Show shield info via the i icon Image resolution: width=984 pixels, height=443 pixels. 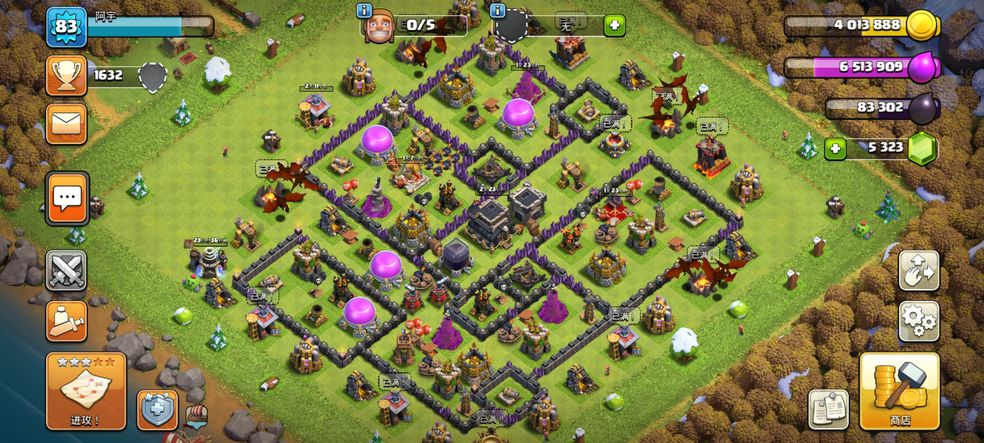pyautogui.click(x=498, y=10)
